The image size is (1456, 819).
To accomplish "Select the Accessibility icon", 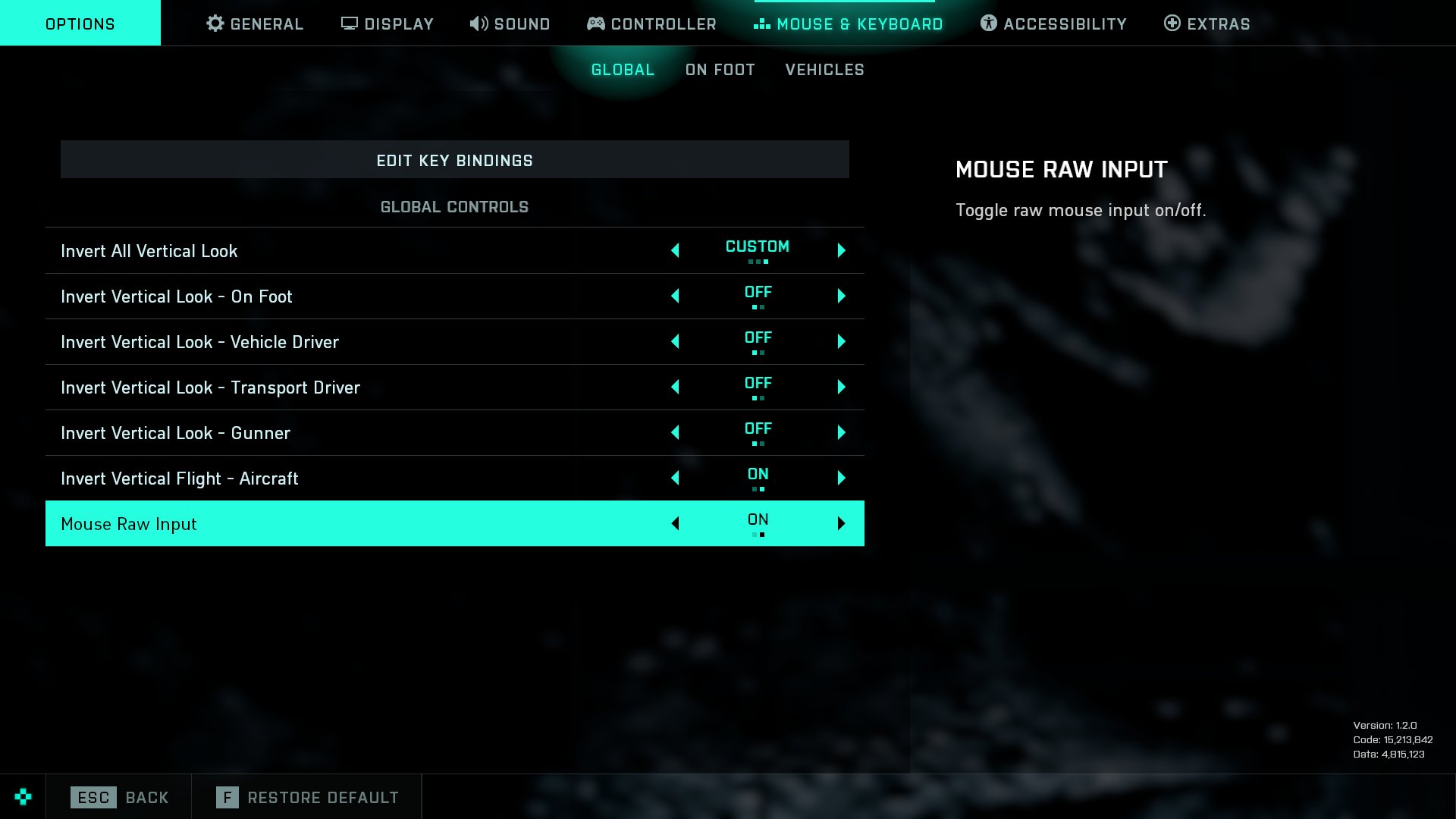I will (987, 24).
